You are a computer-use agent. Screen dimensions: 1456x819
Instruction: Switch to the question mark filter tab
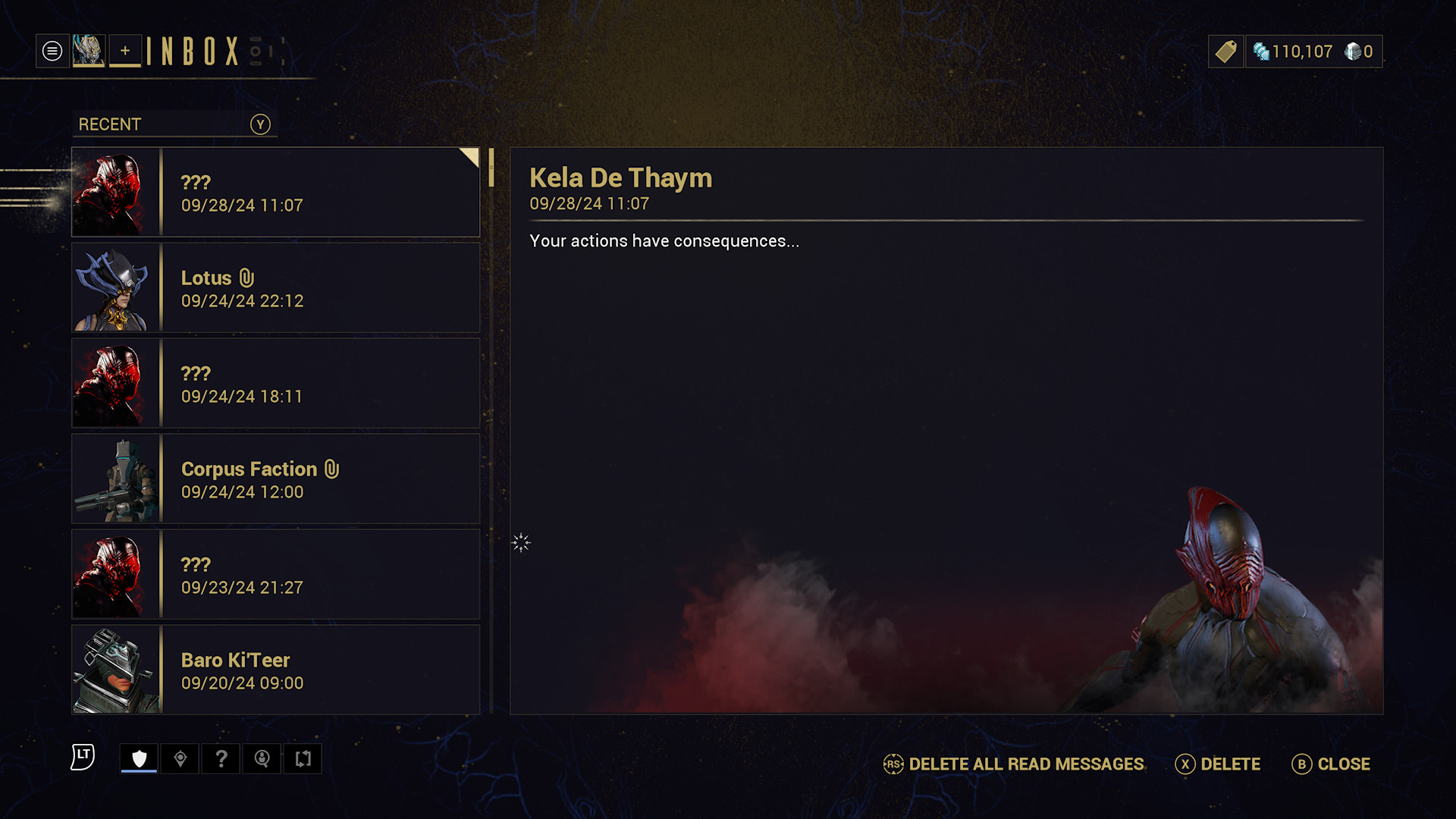(x=221, y=758)
